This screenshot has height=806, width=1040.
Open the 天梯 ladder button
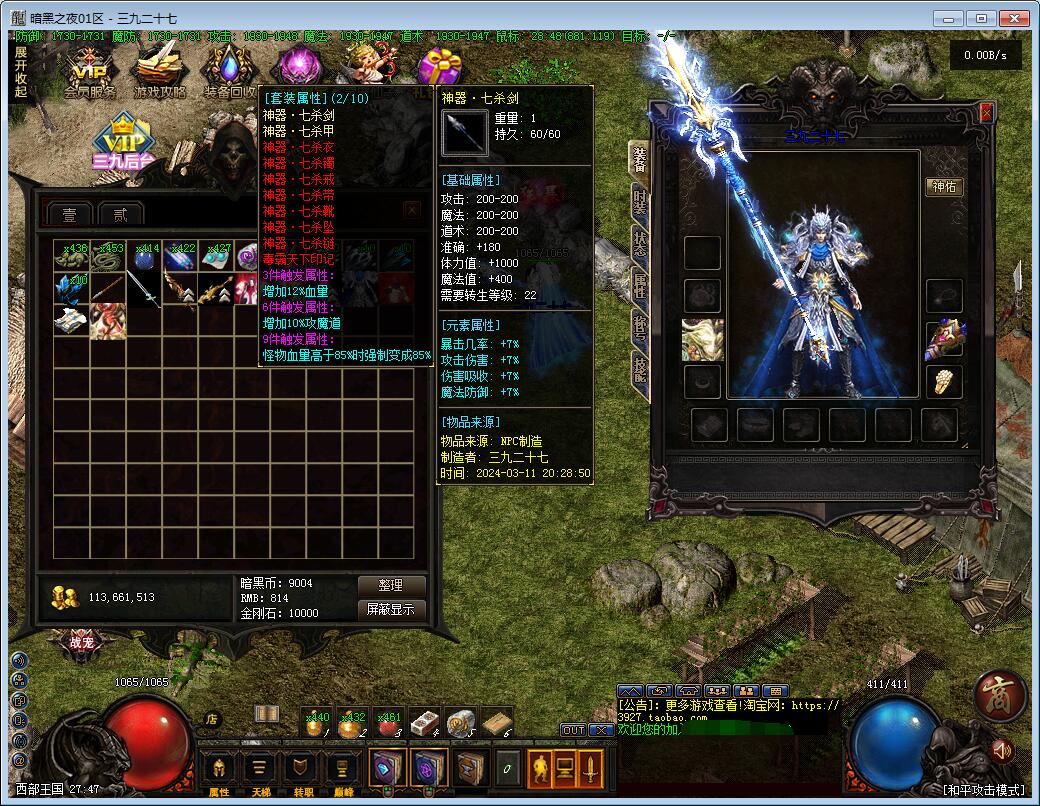point(261,770)
